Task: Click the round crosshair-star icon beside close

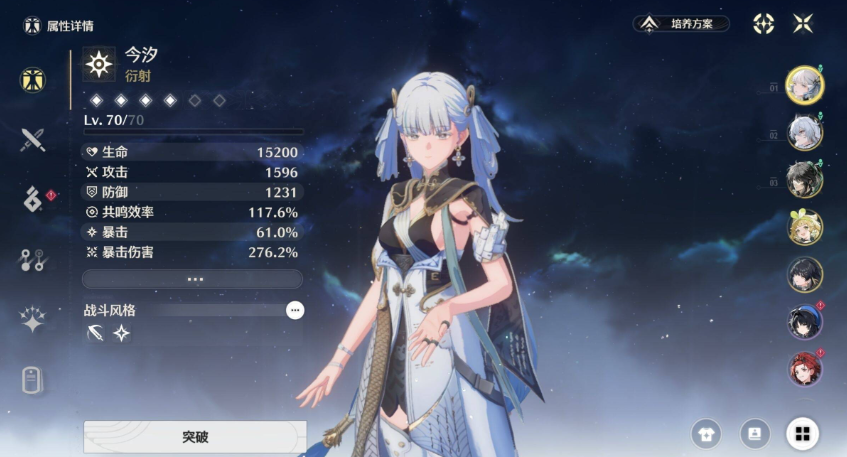Action: (x=764, y=23)
